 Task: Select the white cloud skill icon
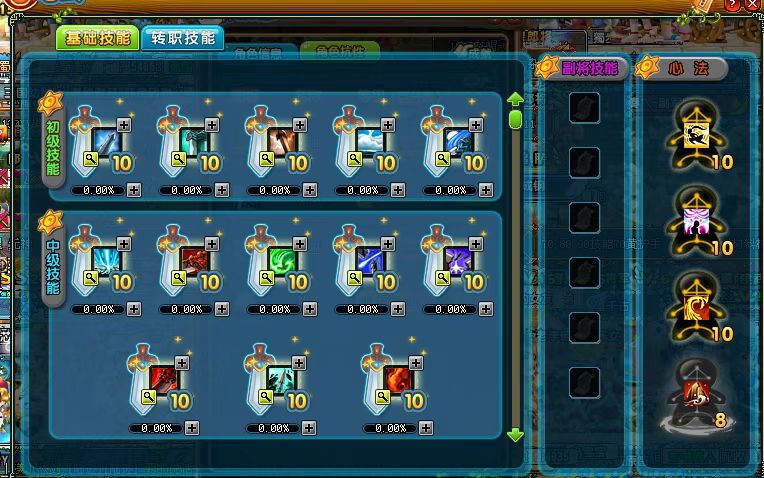tap(369, 142)
